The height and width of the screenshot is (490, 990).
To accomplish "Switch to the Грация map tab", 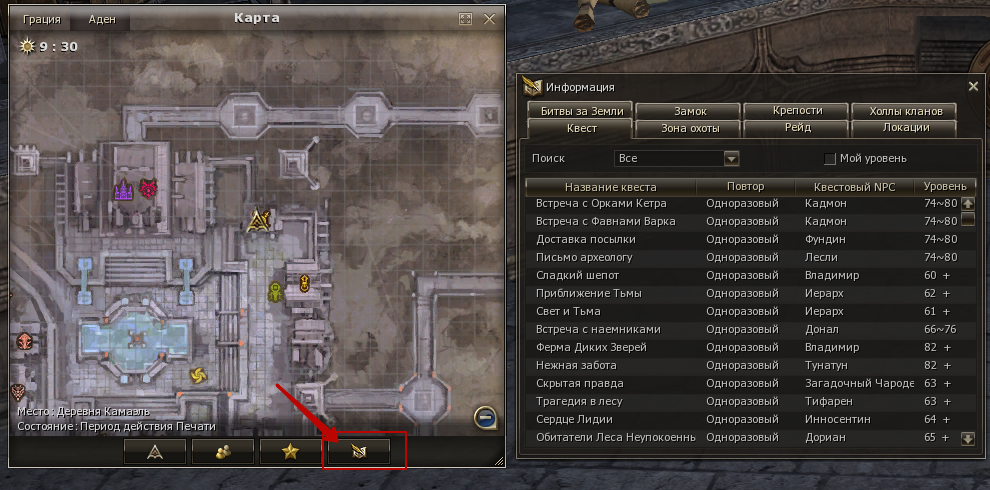I will click(42, 19).
